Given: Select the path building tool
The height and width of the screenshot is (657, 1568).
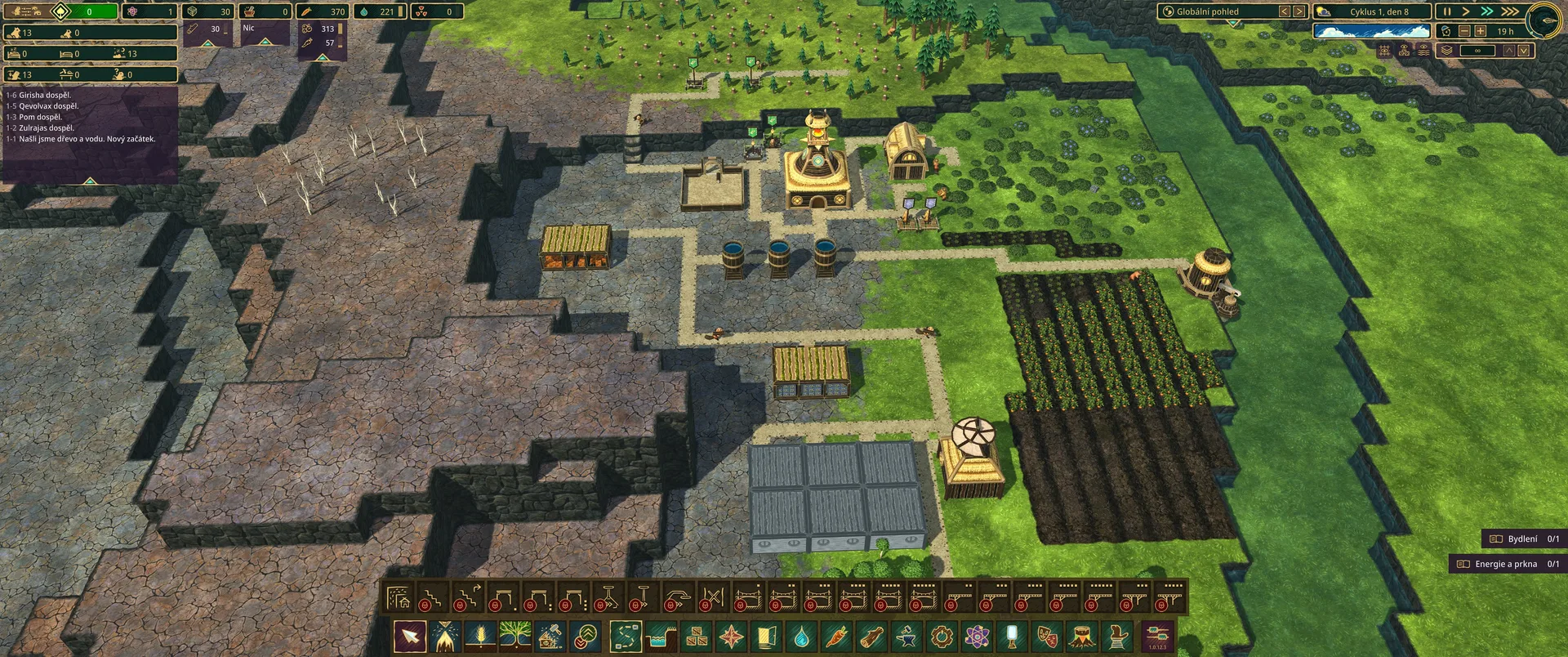Looking at the screenshot, I should tap(626, 637).
